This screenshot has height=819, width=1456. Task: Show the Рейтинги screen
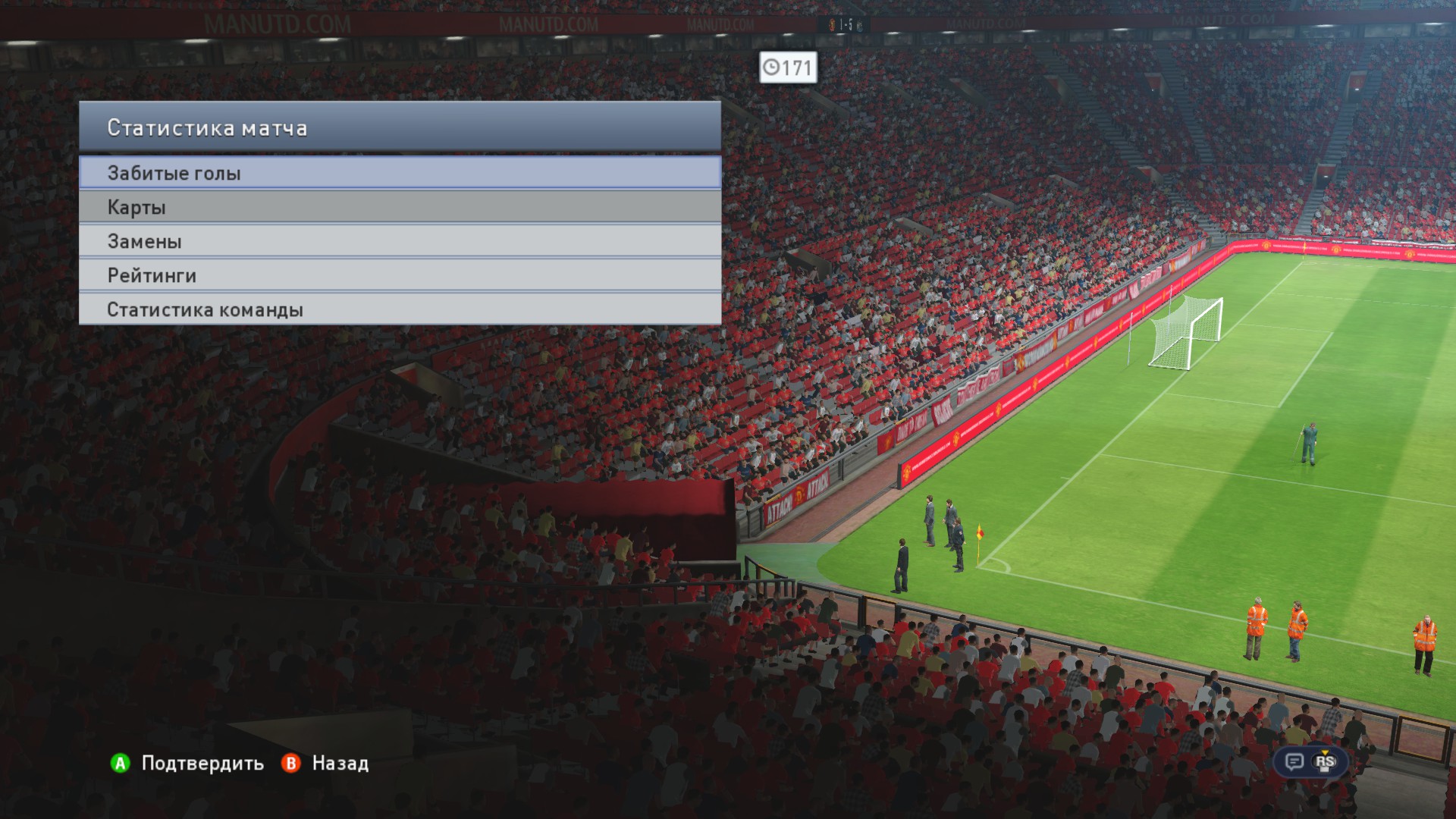[400, 275]
